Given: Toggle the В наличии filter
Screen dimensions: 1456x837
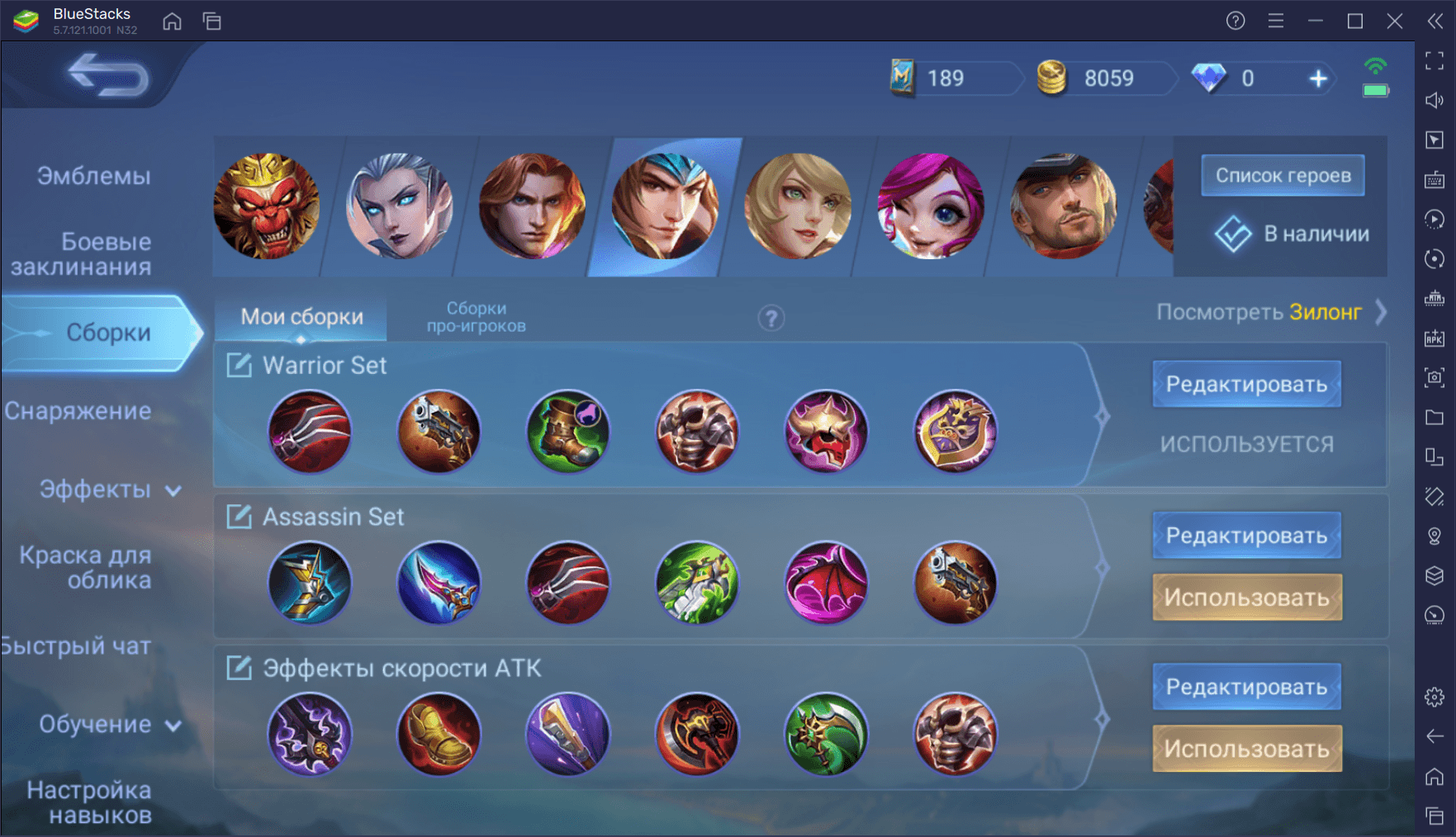Looking at the screenshot, I should click(1292, 234).
